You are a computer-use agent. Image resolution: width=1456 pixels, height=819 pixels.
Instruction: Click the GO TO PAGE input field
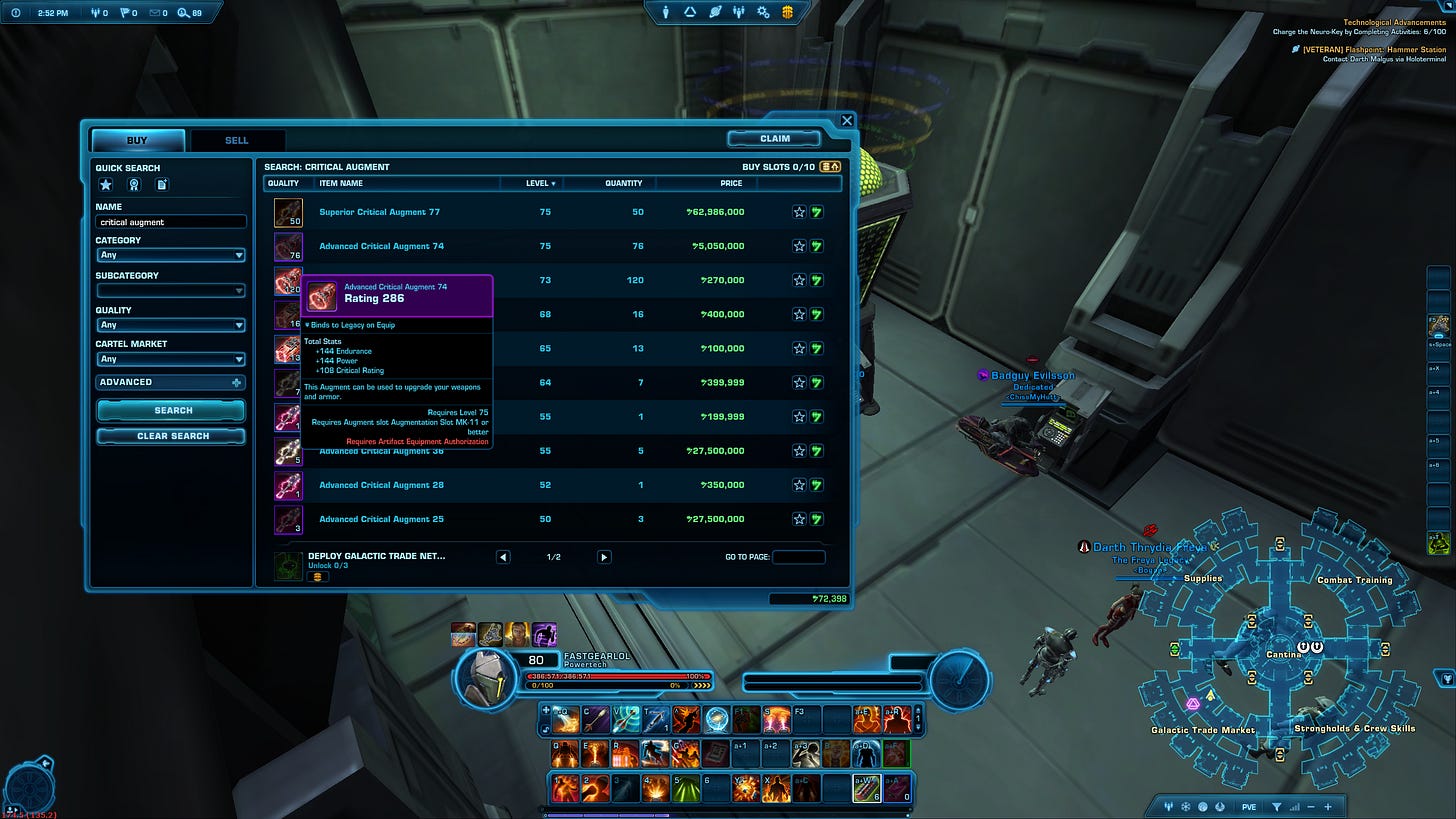point(798,556)
